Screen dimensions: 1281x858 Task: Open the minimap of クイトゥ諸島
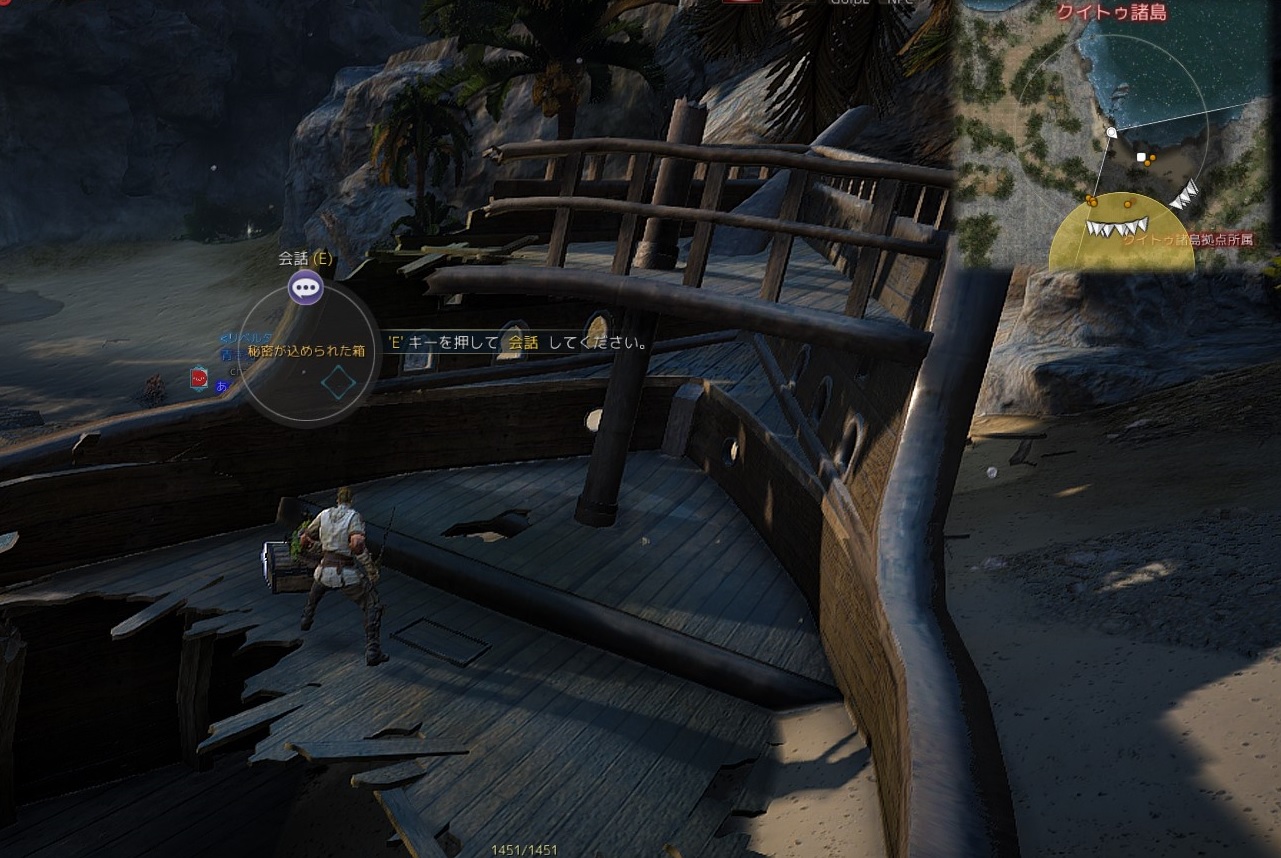(1115, 135)
